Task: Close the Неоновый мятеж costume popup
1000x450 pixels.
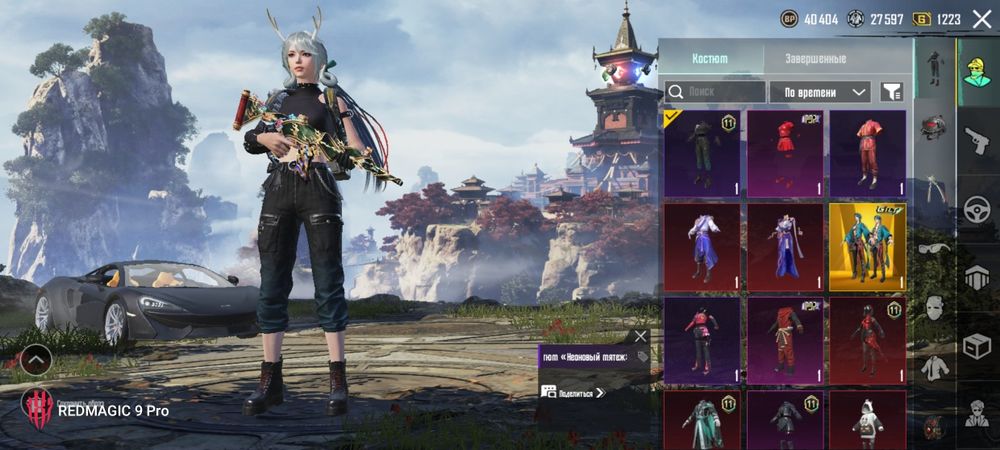Action: click(x=641, y=336)
